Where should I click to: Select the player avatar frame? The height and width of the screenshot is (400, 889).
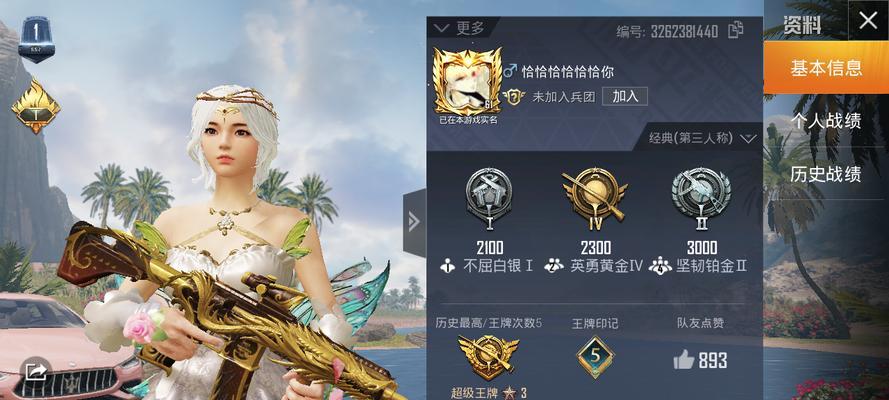point(467,81)
